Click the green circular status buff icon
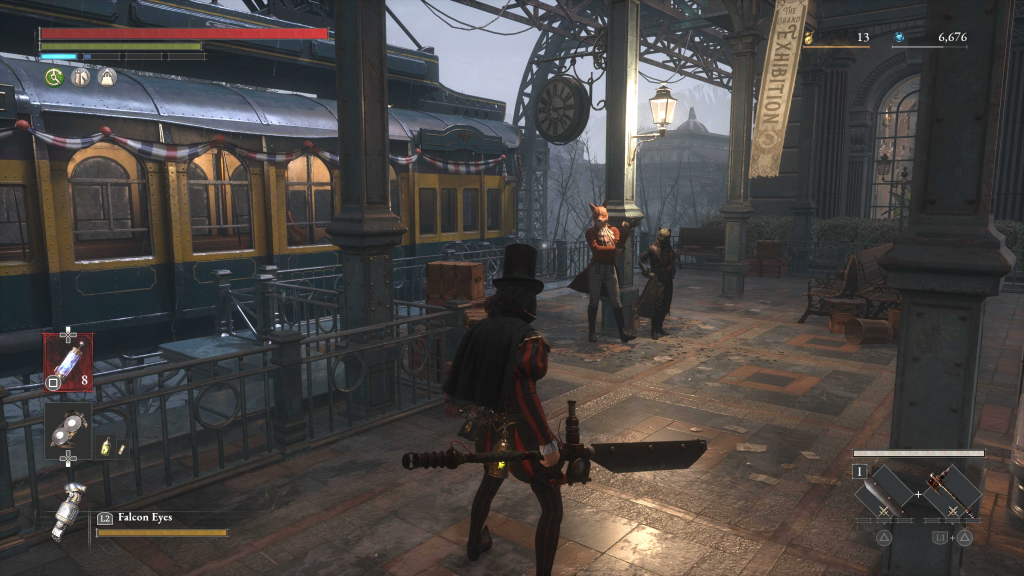 coord(54,77)
